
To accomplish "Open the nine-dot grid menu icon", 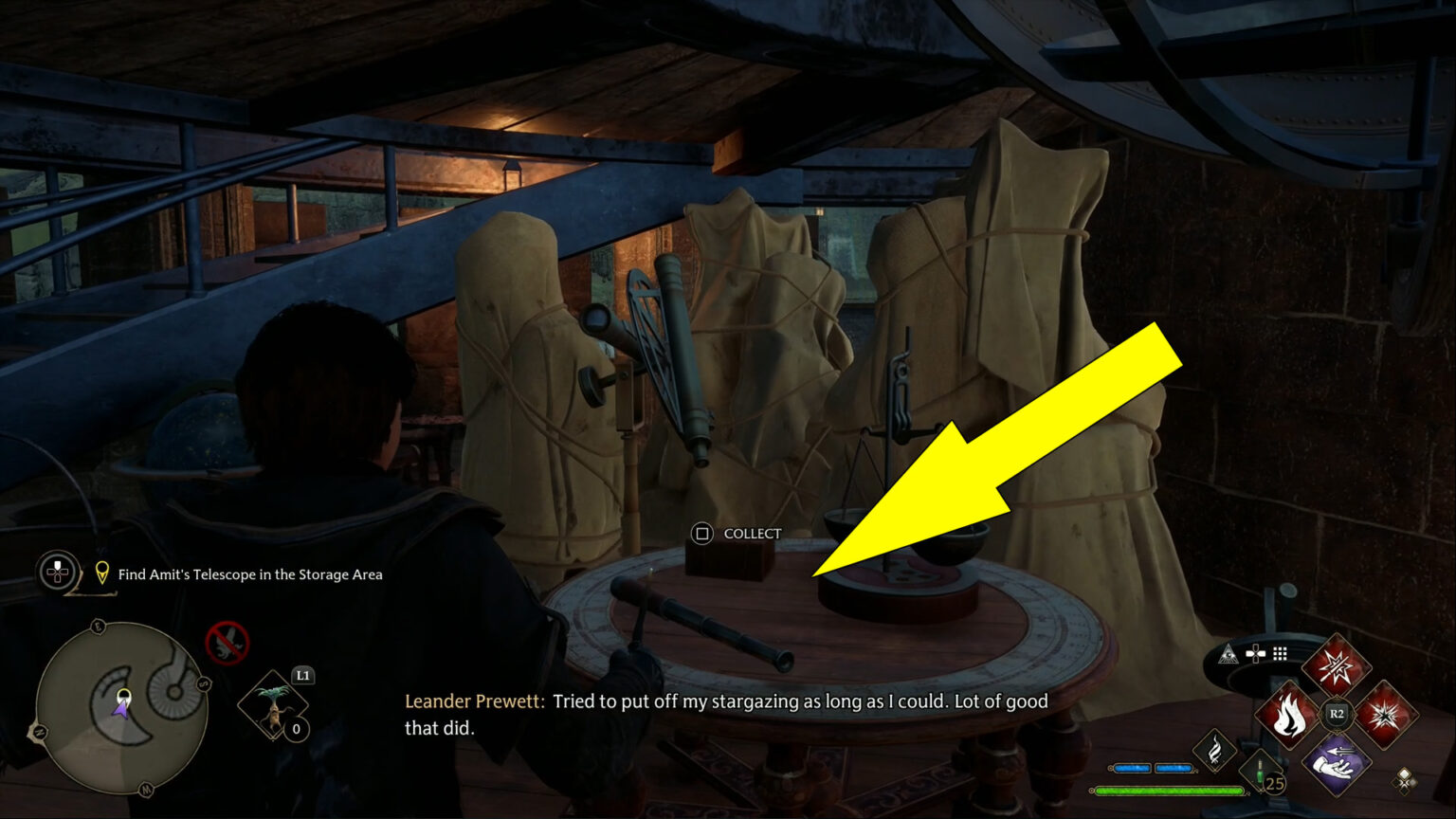I will (x=1280, y=653).
